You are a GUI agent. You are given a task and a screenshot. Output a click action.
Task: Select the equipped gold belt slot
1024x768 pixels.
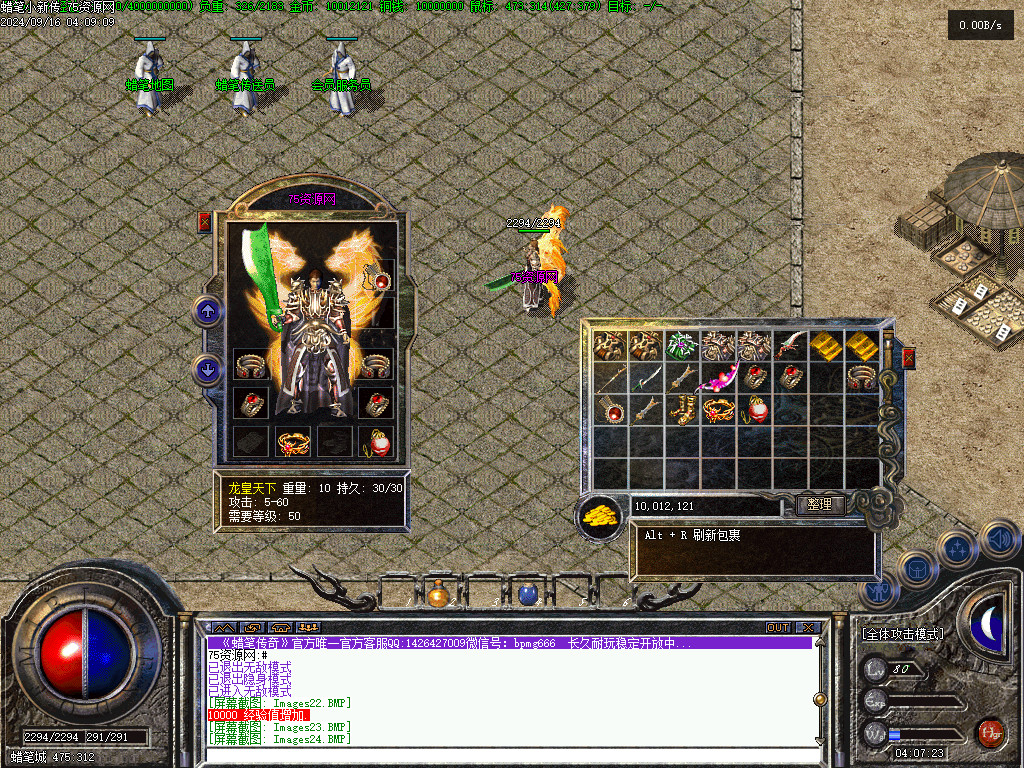coord(292,441)
